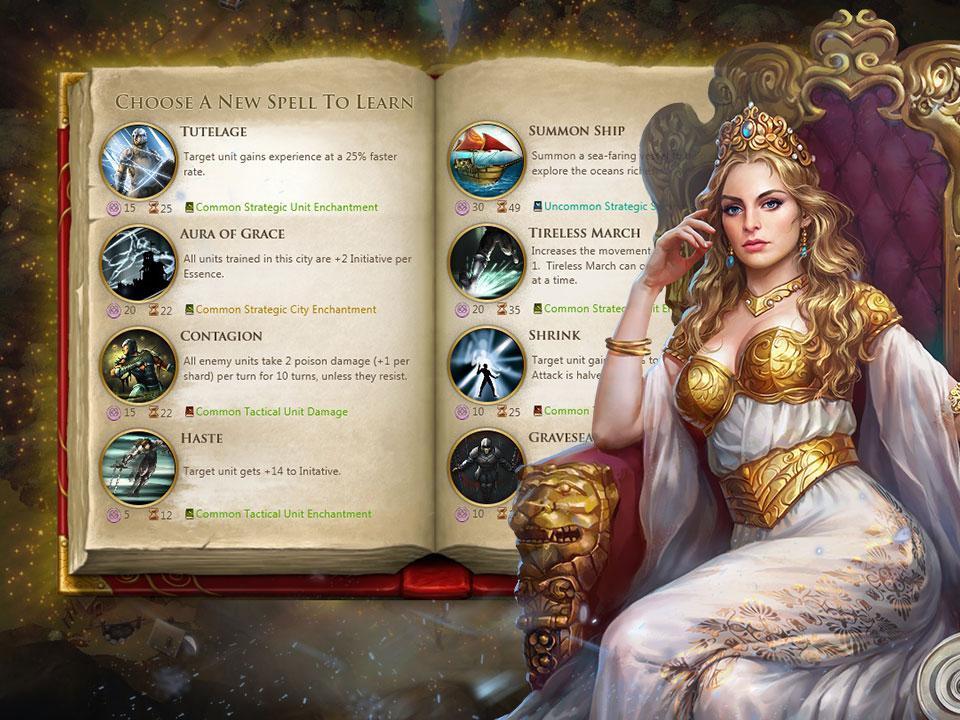960x720 pixels.
Task: Choose the Tutelage spell icon
Action: click(x=139, y=161)
